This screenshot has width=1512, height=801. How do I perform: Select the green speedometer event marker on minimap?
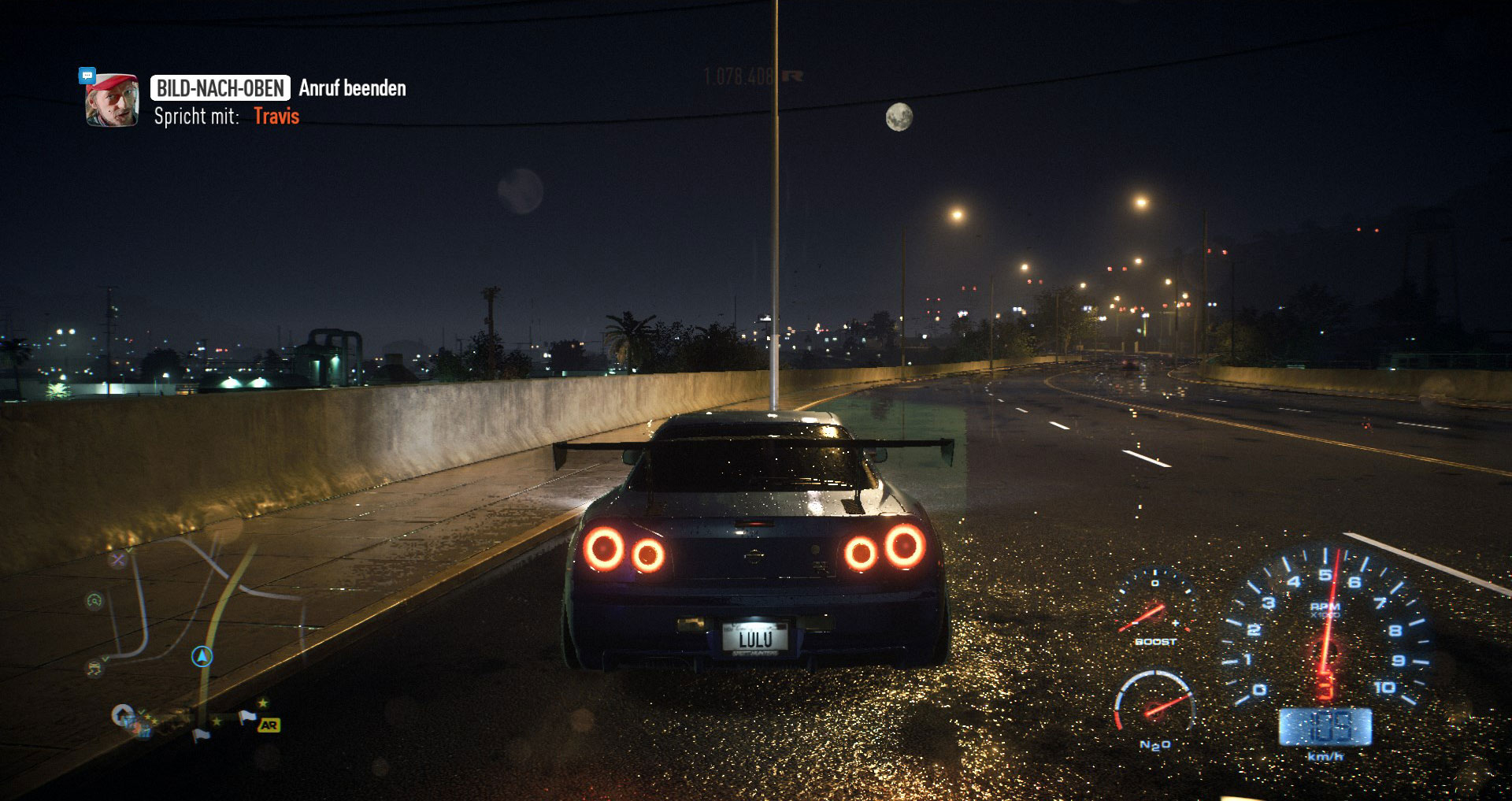coord(94,602)
